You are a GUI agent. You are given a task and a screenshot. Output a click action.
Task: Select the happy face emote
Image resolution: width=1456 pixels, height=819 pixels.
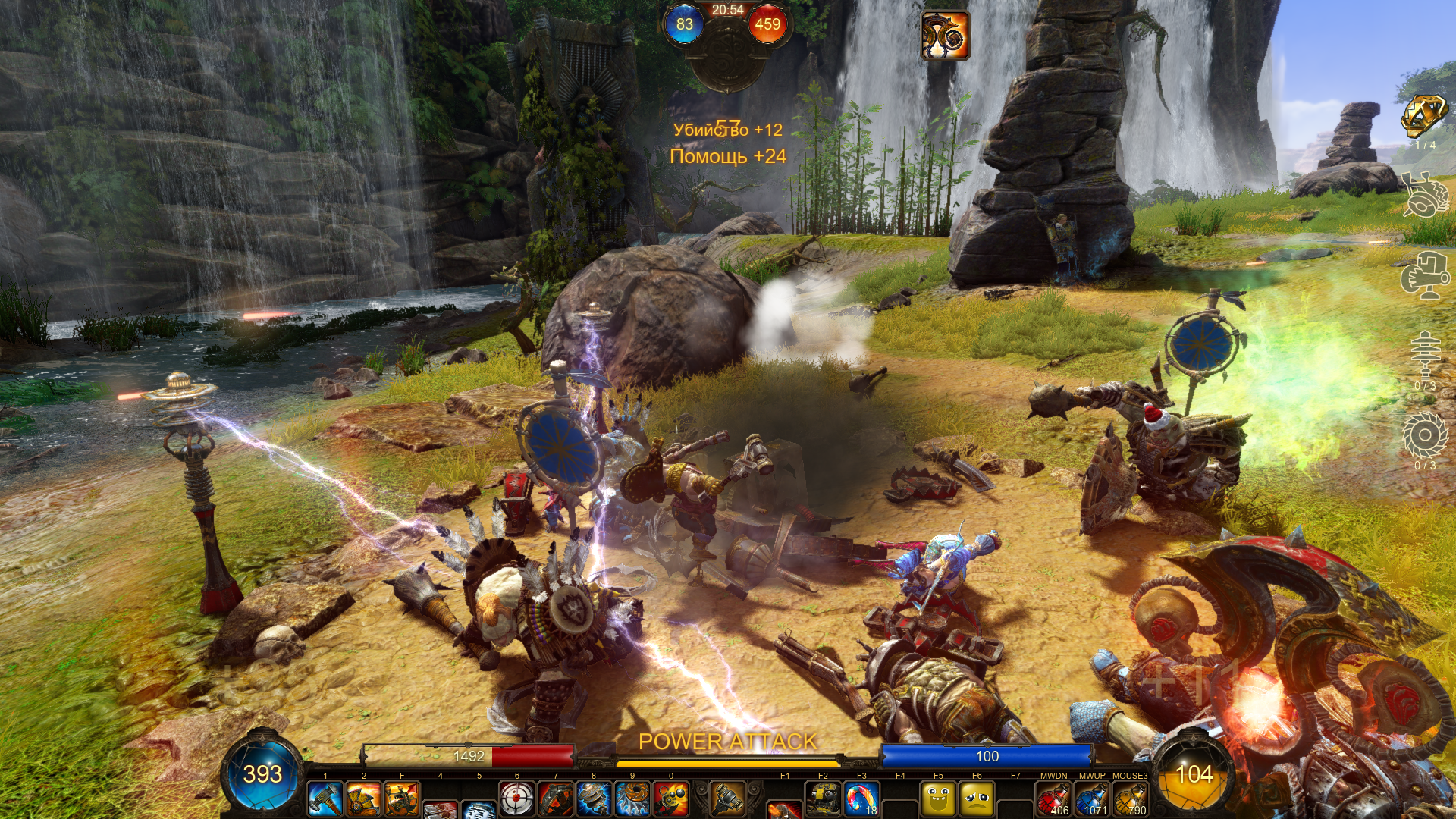(938, 799)
